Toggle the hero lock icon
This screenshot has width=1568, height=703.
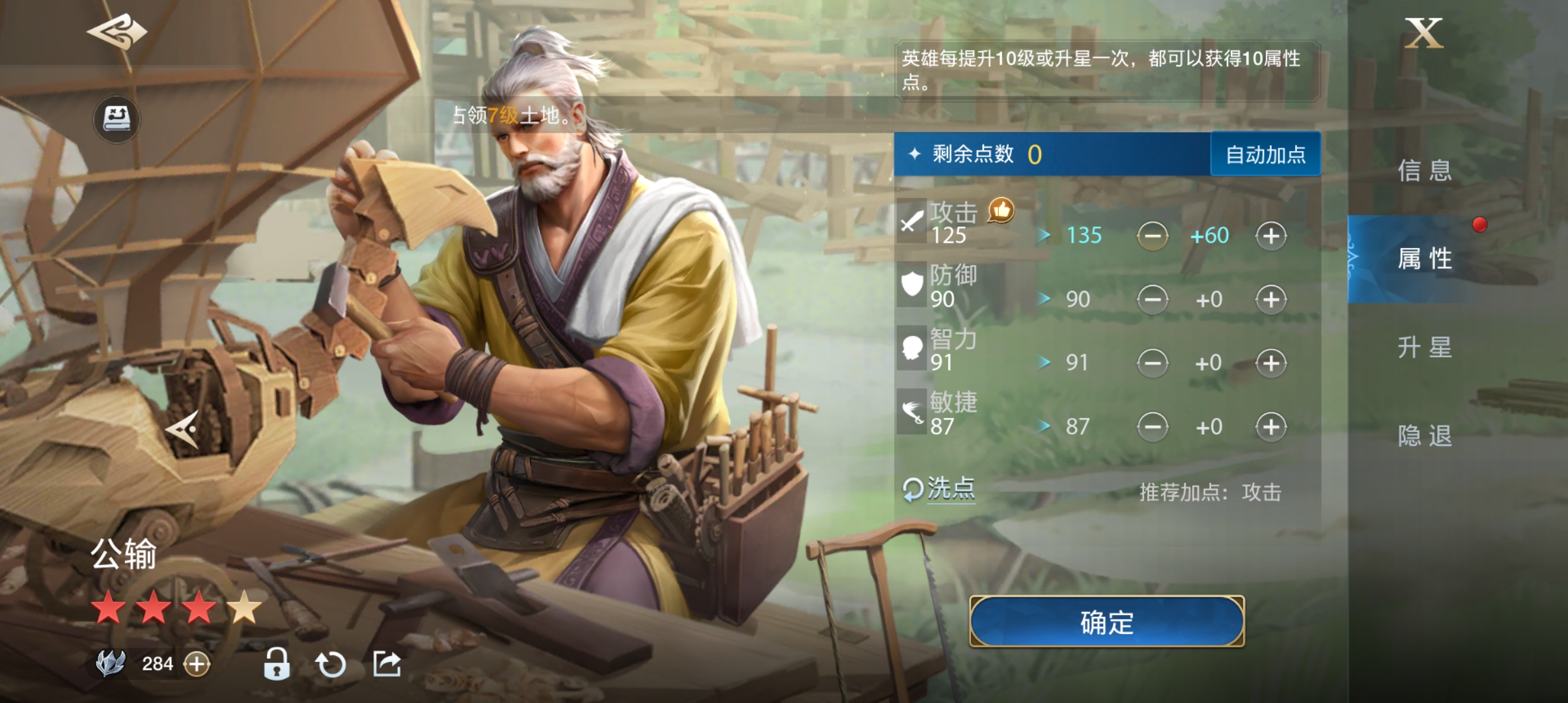275,662
